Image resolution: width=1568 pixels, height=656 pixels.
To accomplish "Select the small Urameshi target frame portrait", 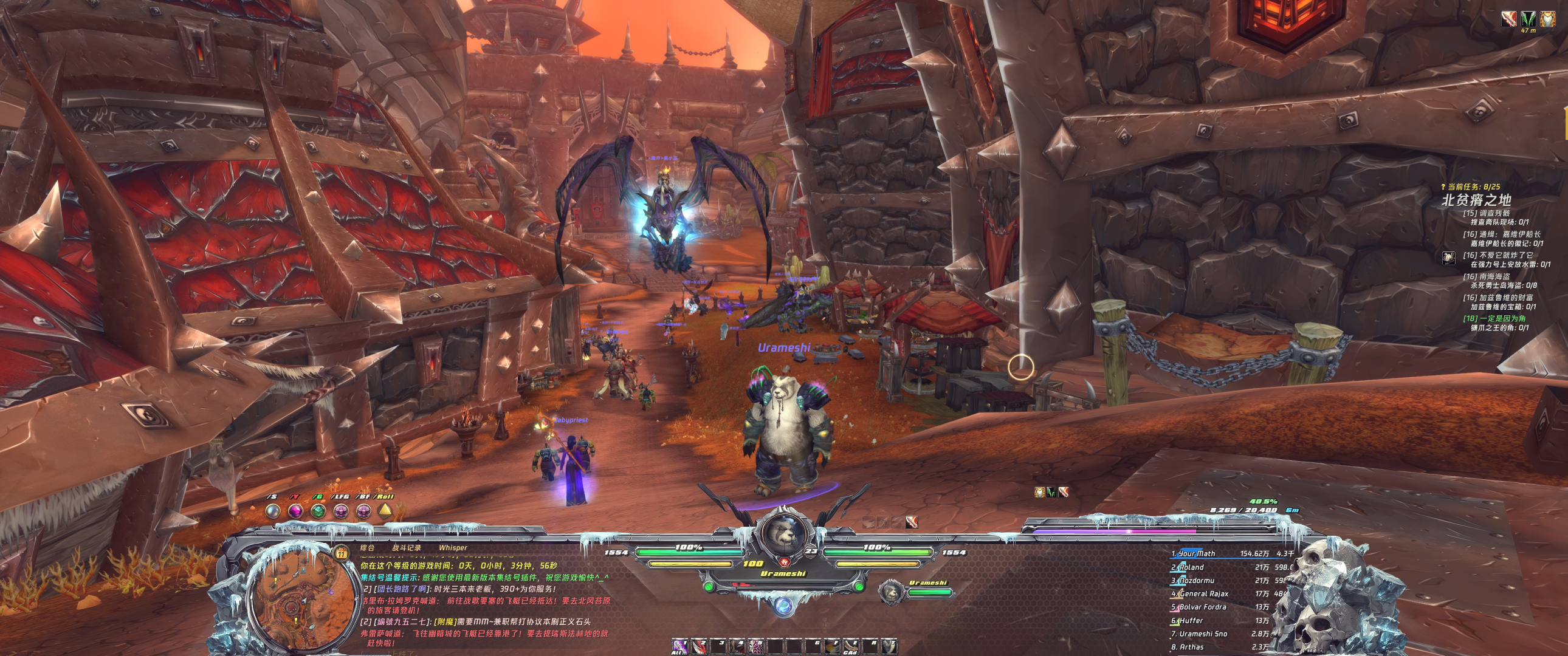I will click(x=891, y=592).
